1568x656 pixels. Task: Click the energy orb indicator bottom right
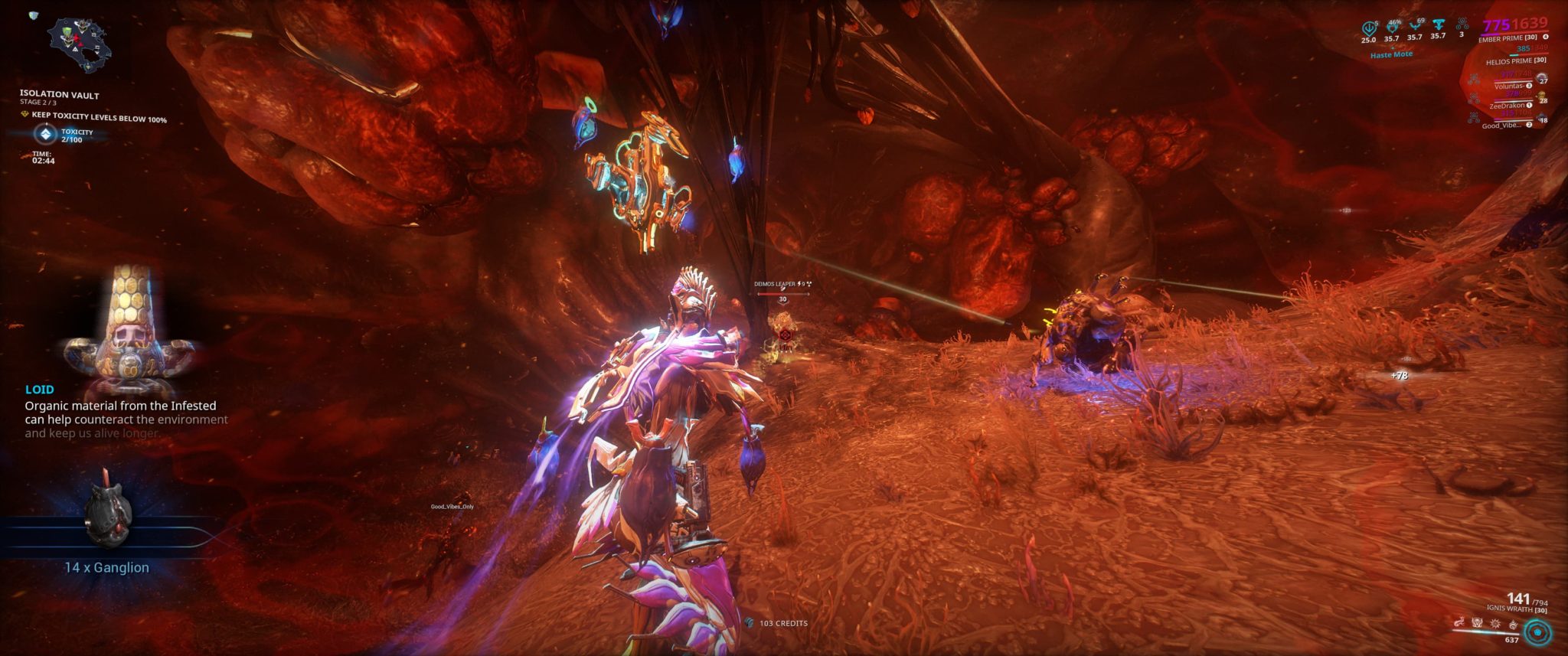[1537, 633]
